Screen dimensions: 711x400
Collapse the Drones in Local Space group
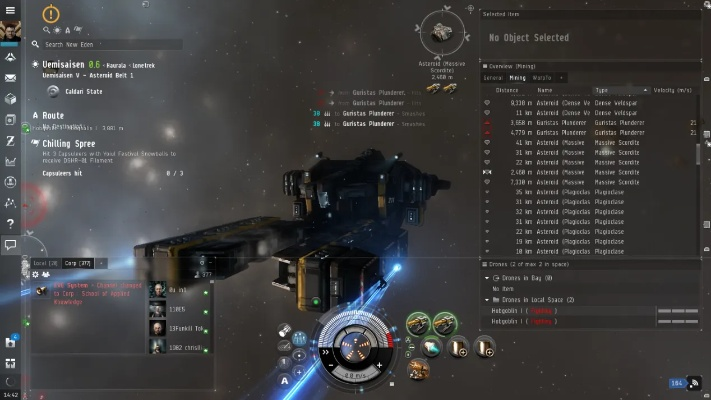pos(487,299)
